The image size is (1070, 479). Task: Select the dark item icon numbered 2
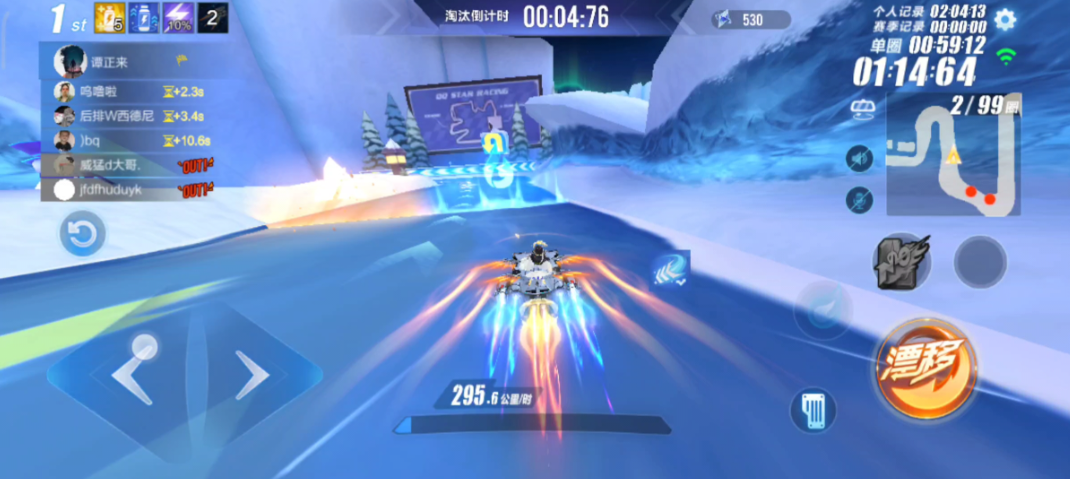pos(213,17)
